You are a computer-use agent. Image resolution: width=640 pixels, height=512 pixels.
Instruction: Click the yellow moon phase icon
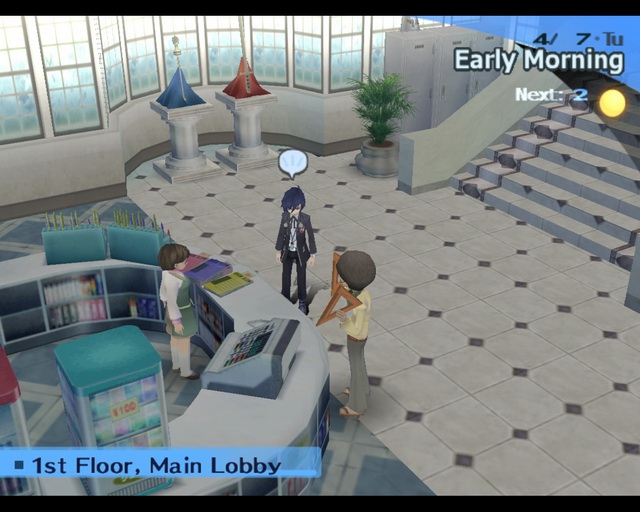coord(611,102)
